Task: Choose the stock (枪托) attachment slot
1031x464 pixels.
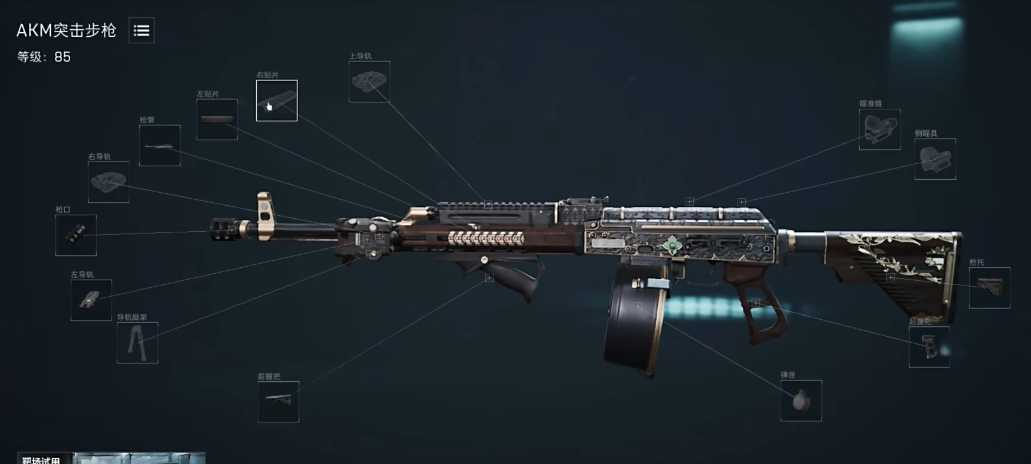Action: (989, 288)
